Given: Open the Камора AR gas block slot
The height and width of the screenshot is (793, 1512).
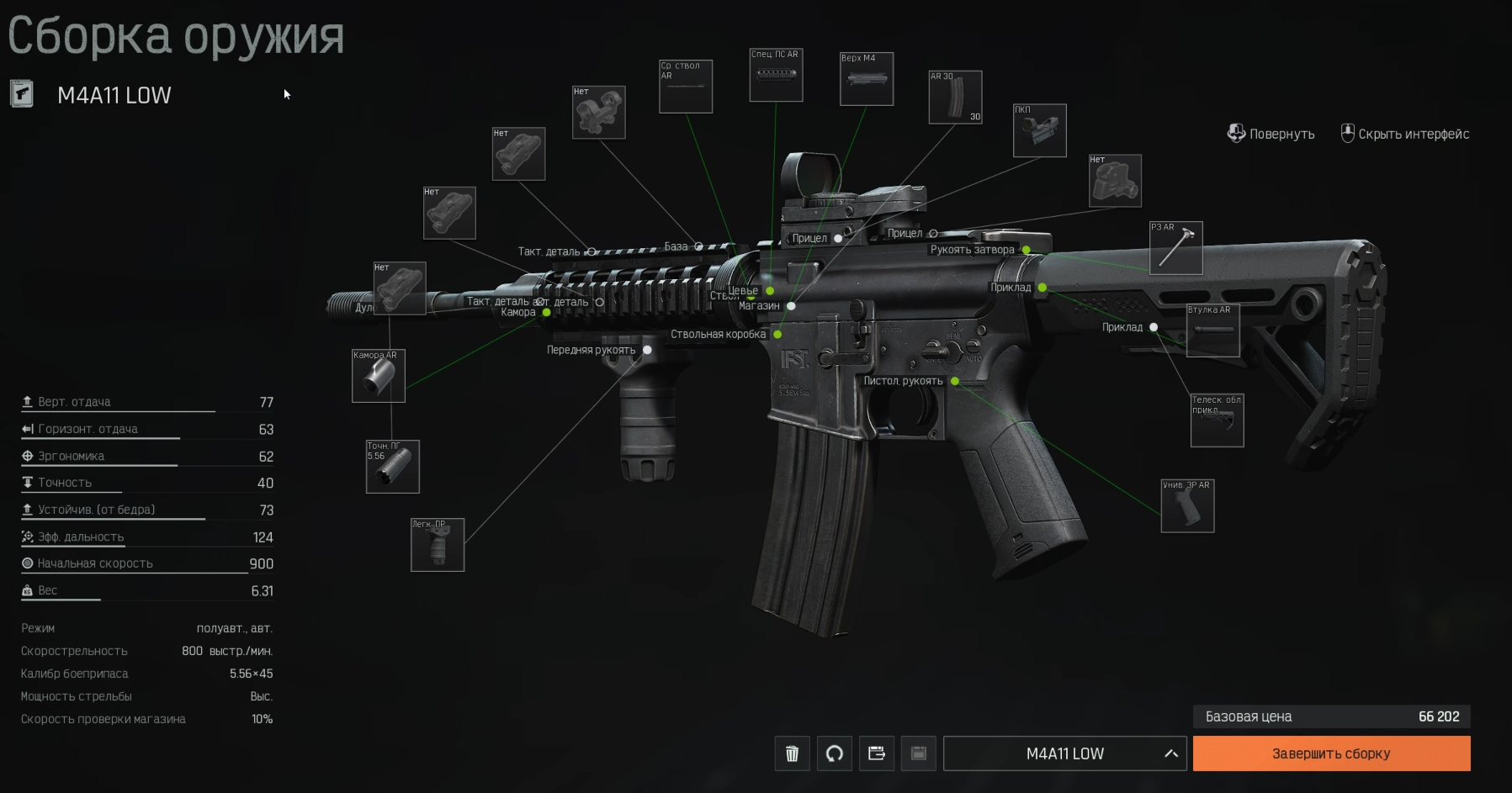Looking at the screenshot, I should pyautogui.click(x=379, y=376).
